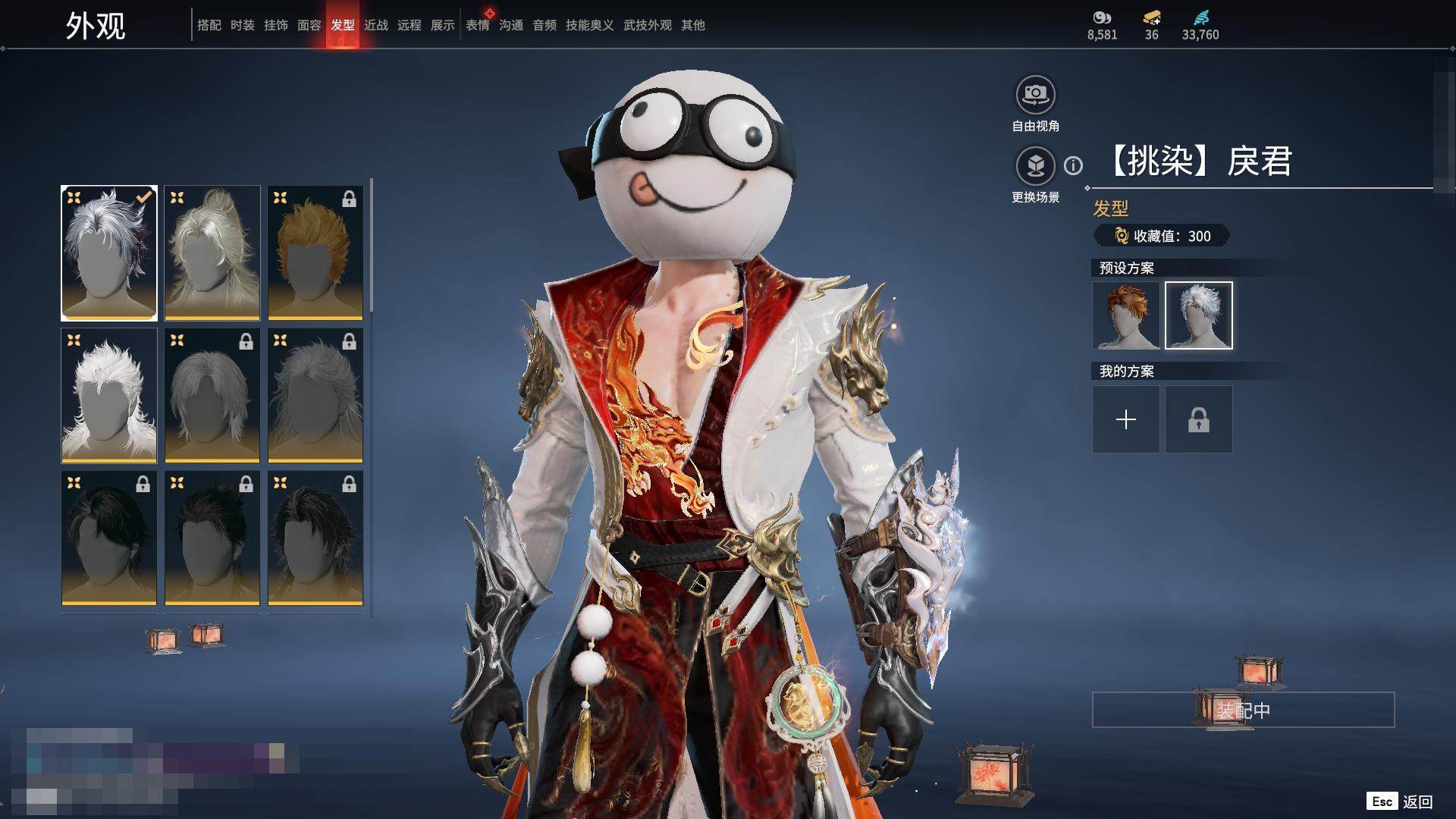
Task: Go to the 面容 tab
Action: point(309,25)
